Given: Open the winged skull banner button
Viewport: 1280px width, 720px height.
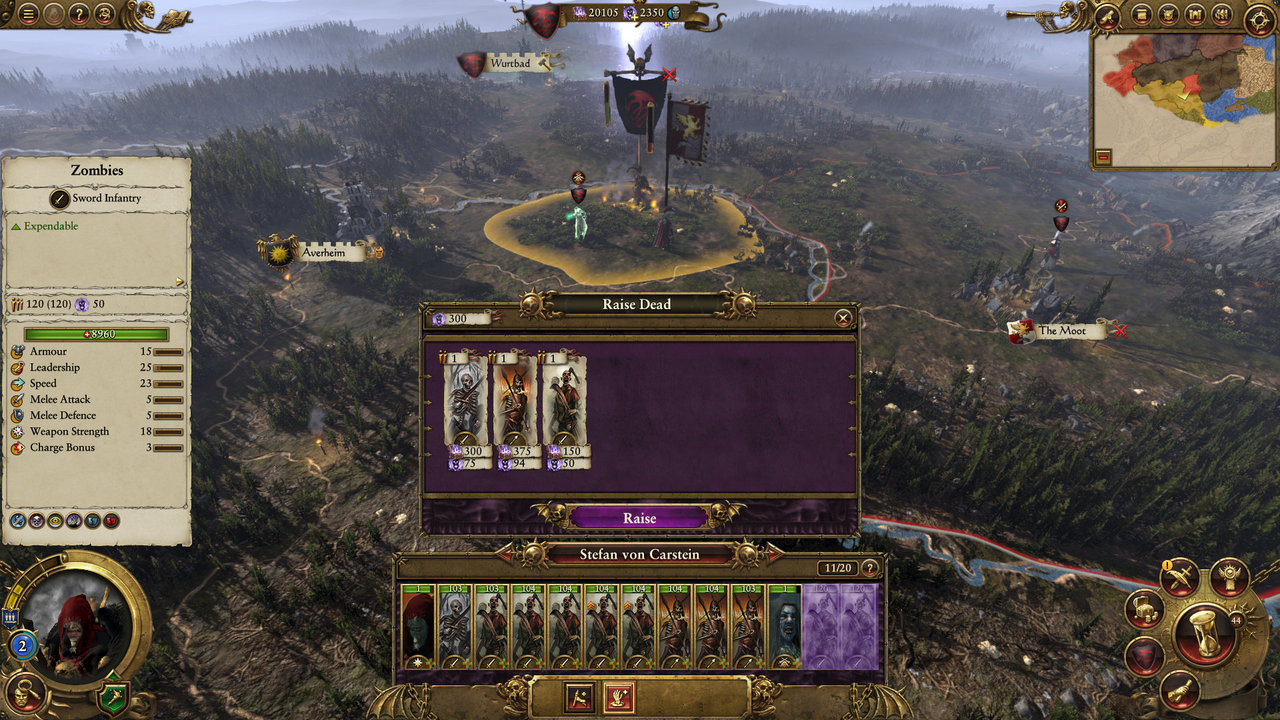Looking at the screenshot, I should tap(1230, 577).
